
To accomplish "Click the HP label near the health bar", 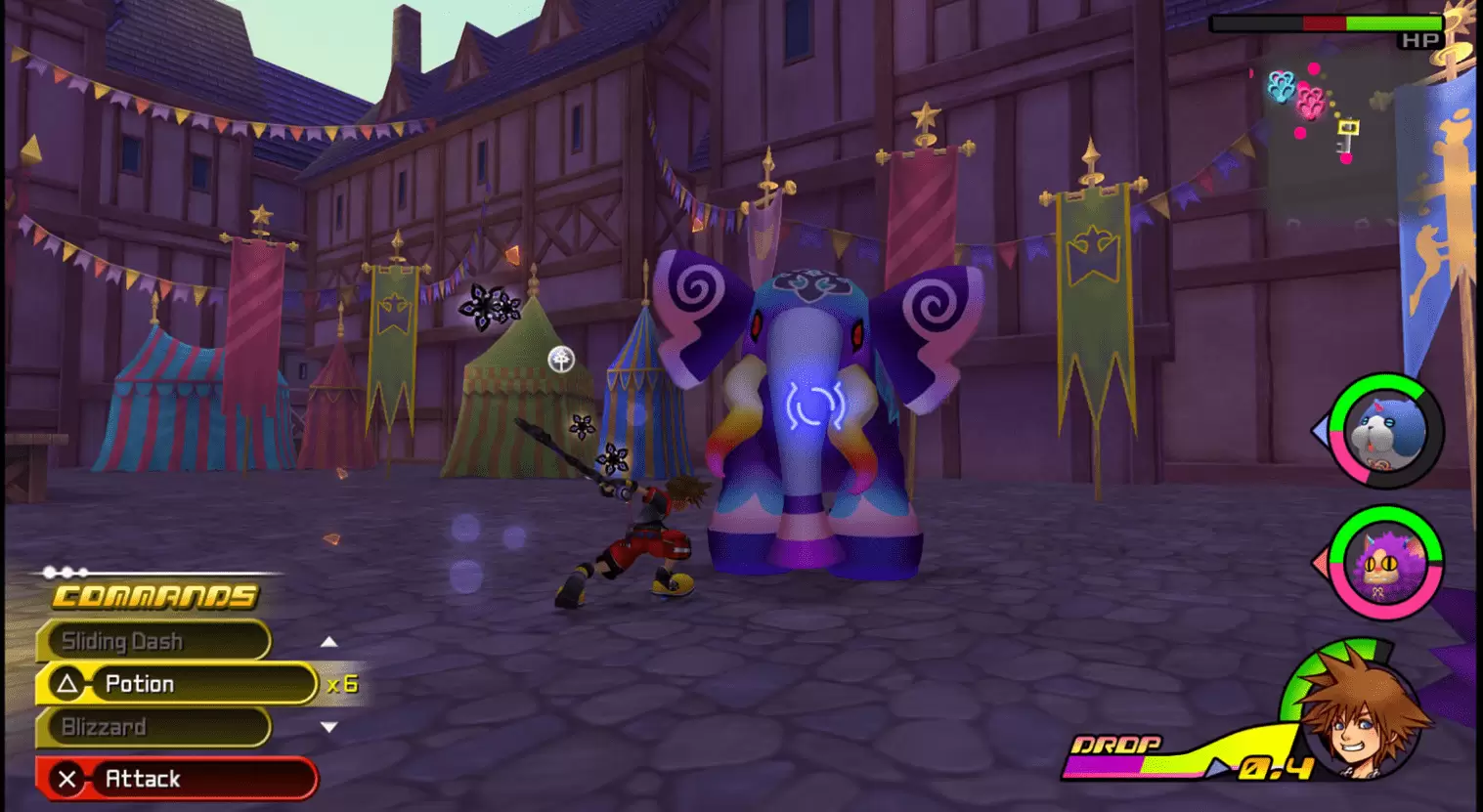I will 1419,41.
